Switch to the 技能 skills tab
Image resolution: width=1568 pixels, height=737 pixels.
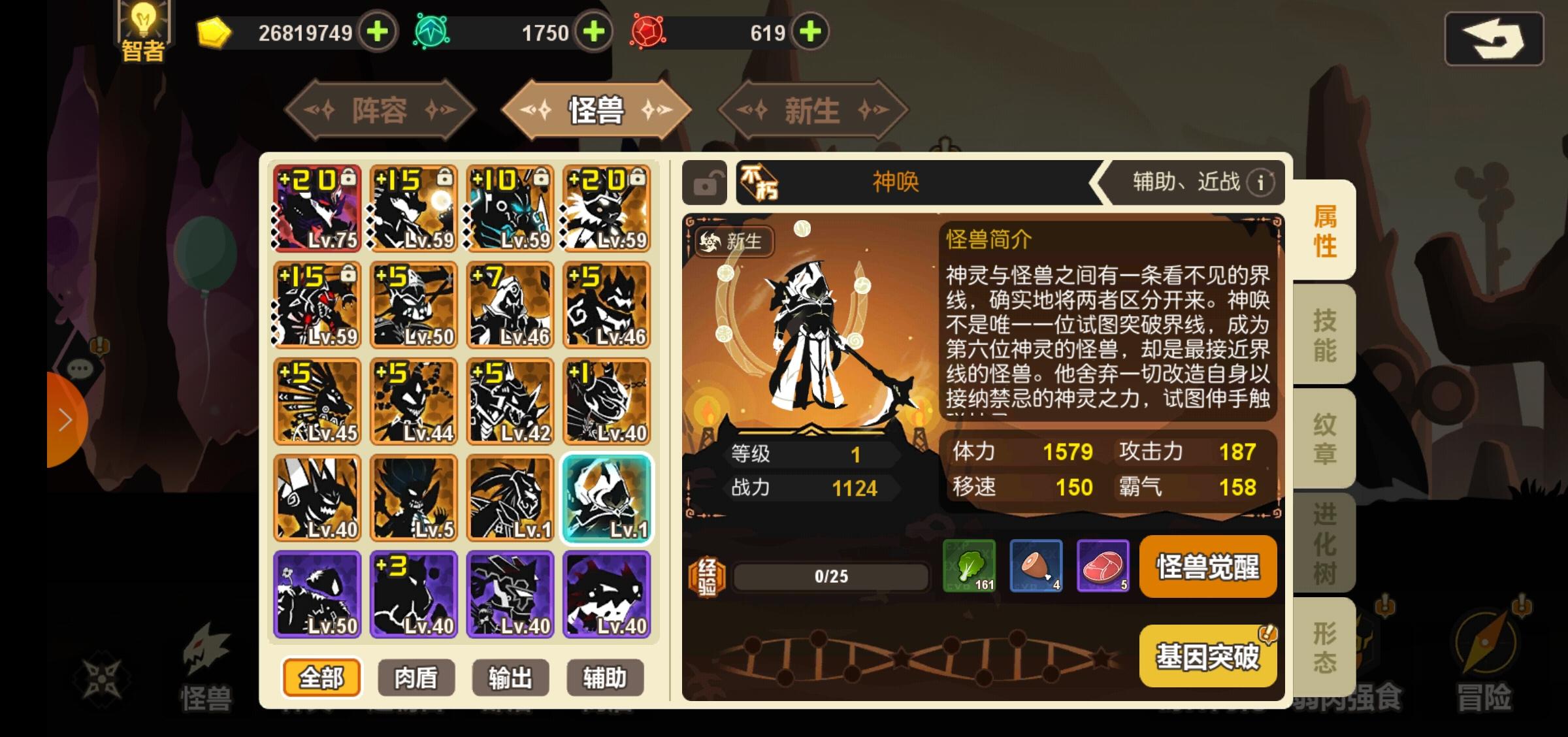[x=1322, y=335]
